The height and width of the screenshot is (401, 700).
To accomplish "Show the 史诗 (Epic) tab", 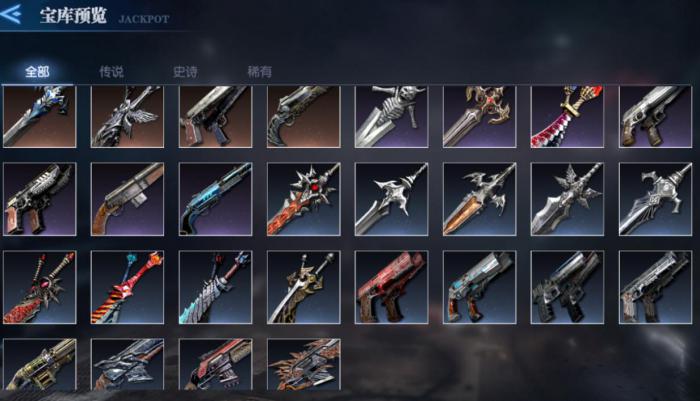I will [x=185, y=72].
